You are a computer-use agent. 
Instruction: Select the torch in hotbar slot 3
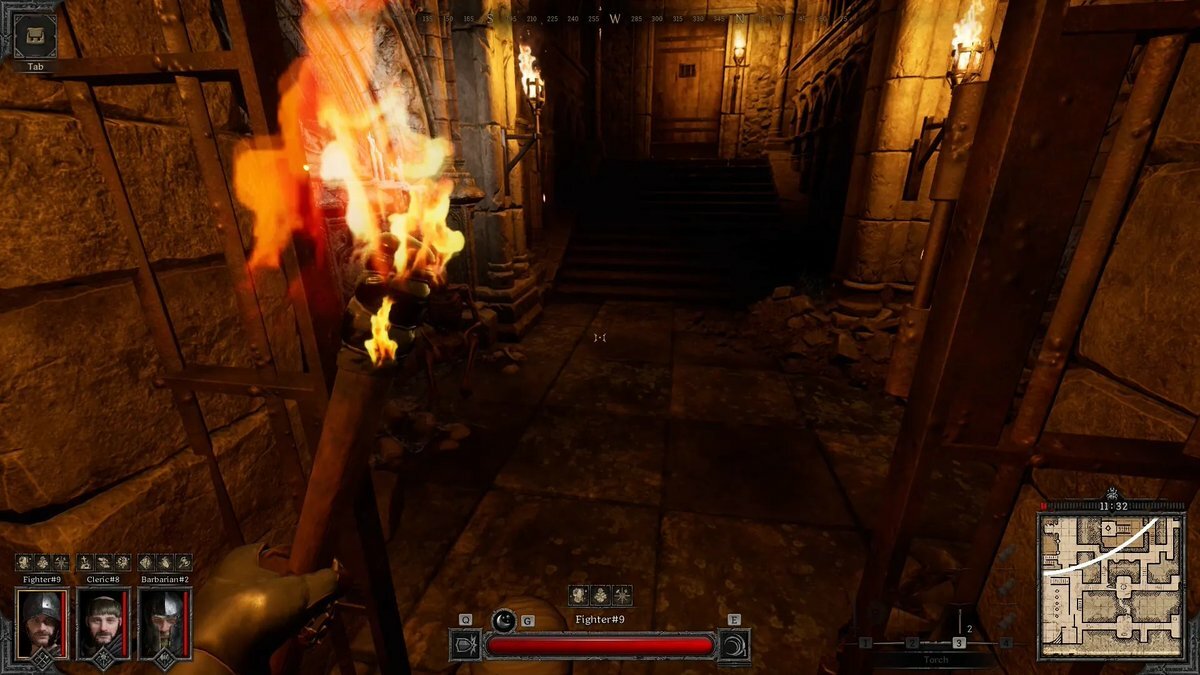pyautogui.click(x=959, y=642)
